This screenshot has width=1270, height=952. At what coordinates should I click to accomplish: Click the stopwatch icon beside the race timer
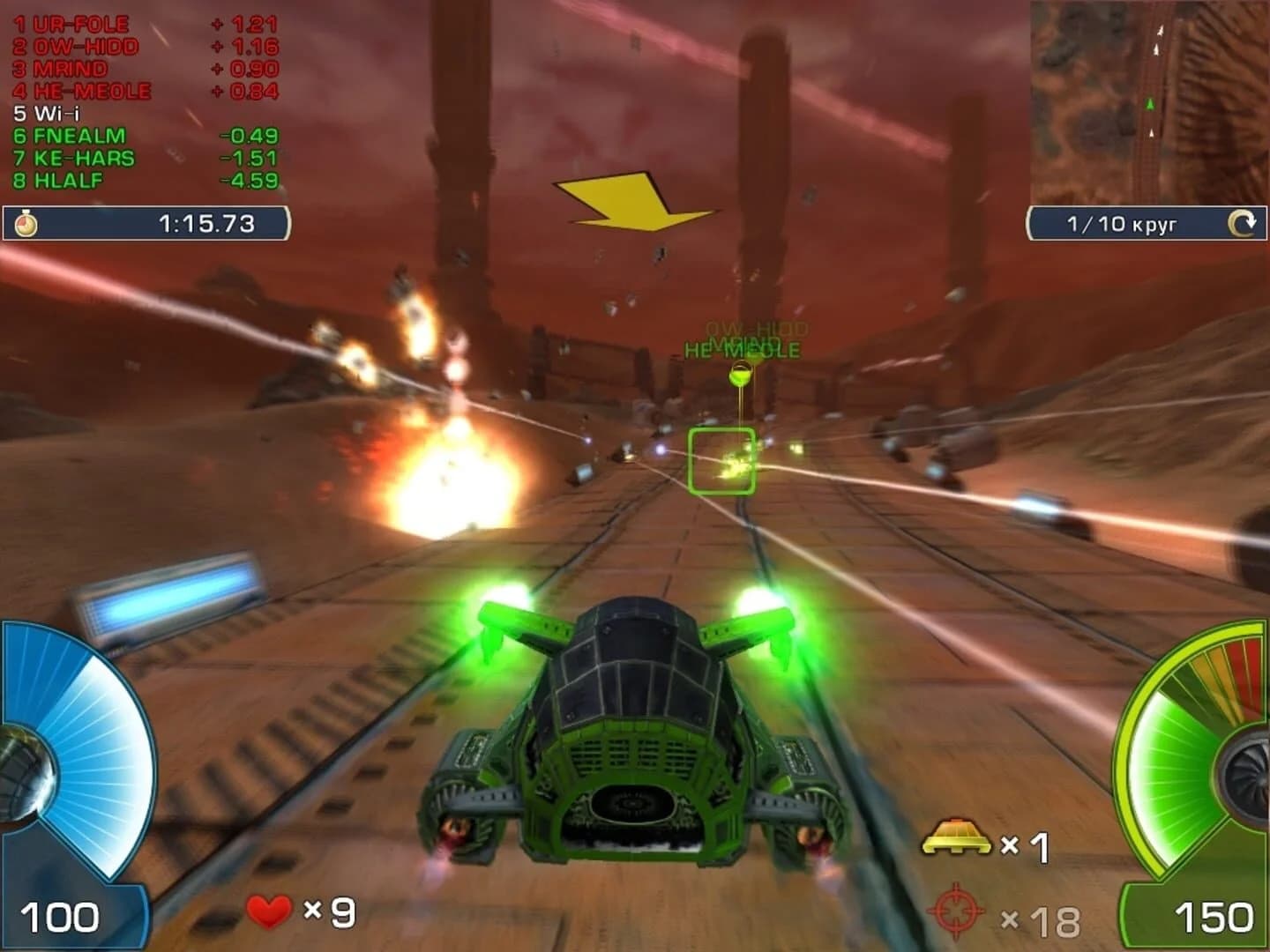[27, 221]
